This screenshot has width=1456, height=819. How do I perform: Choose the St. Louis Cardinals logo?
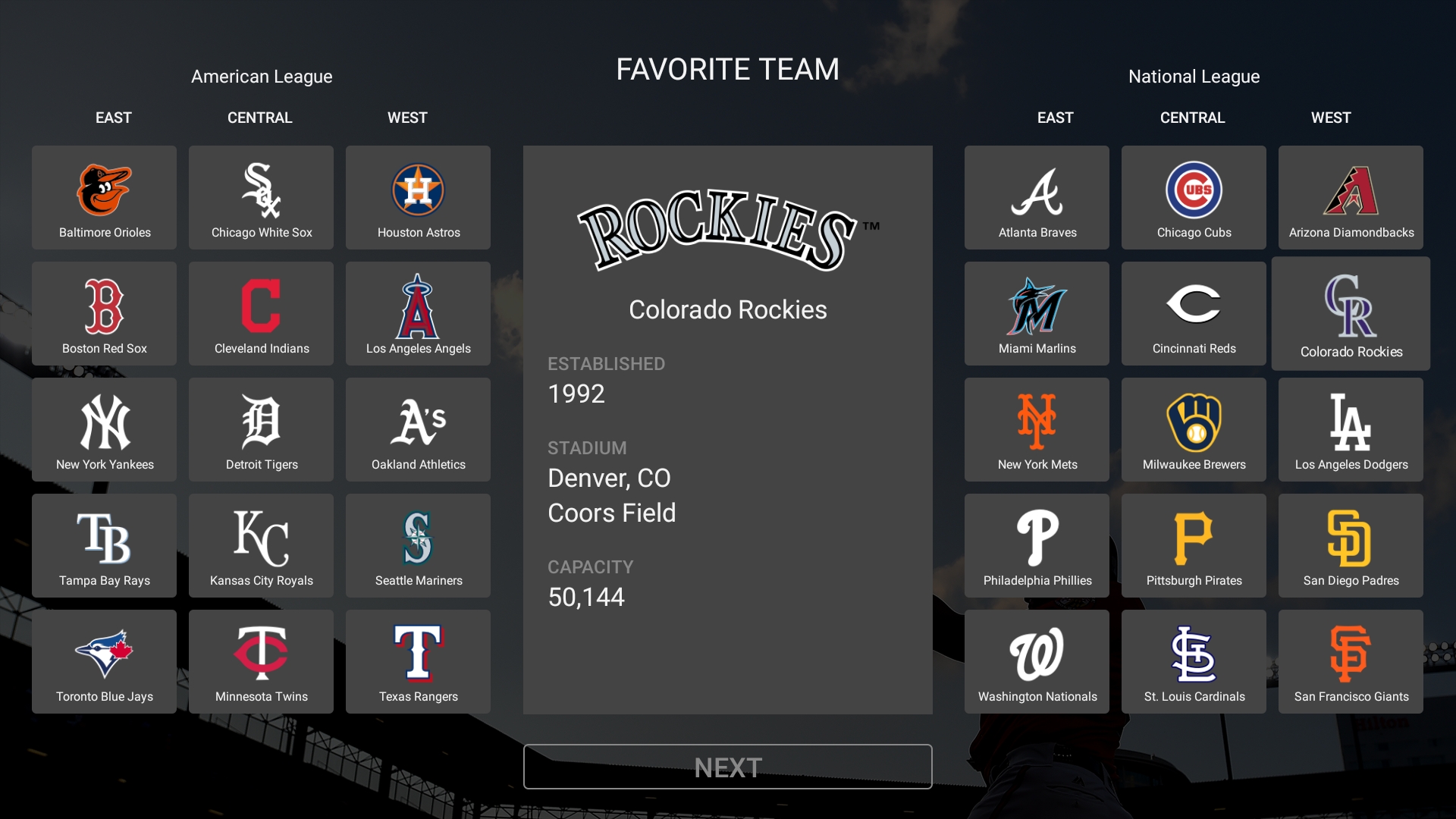tap(1194, 656)
